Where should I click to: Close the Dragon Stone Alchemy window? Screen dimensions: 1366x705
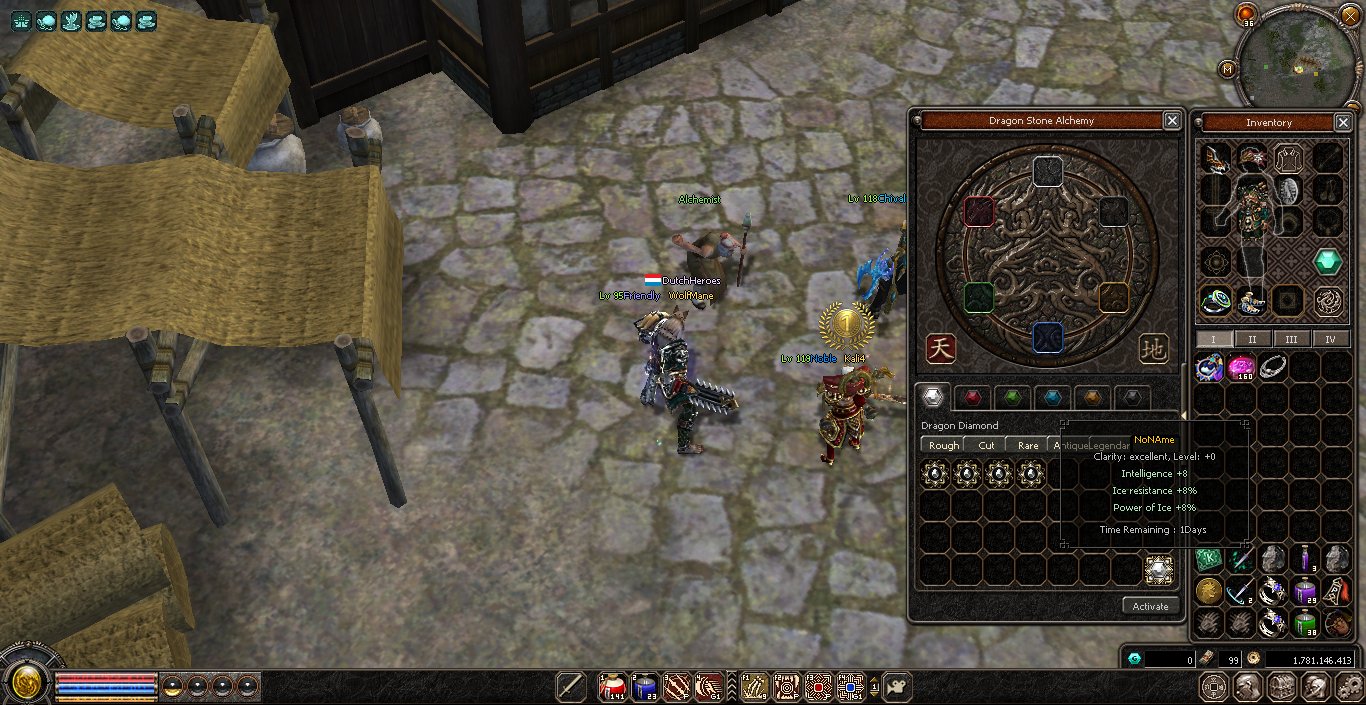[x=1171, y=121]
